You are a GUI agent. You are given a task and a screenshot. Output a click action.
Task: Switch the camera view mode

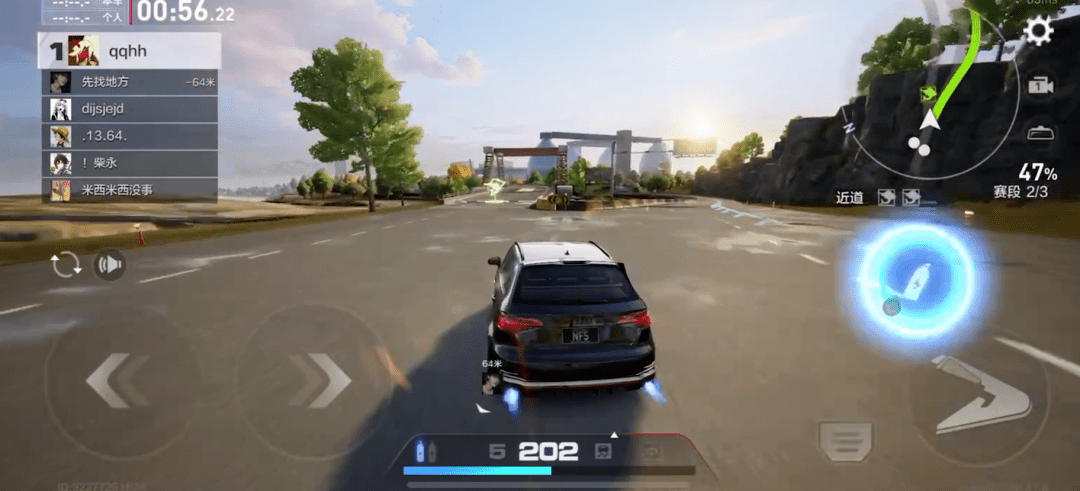(x=1041, y=86)
